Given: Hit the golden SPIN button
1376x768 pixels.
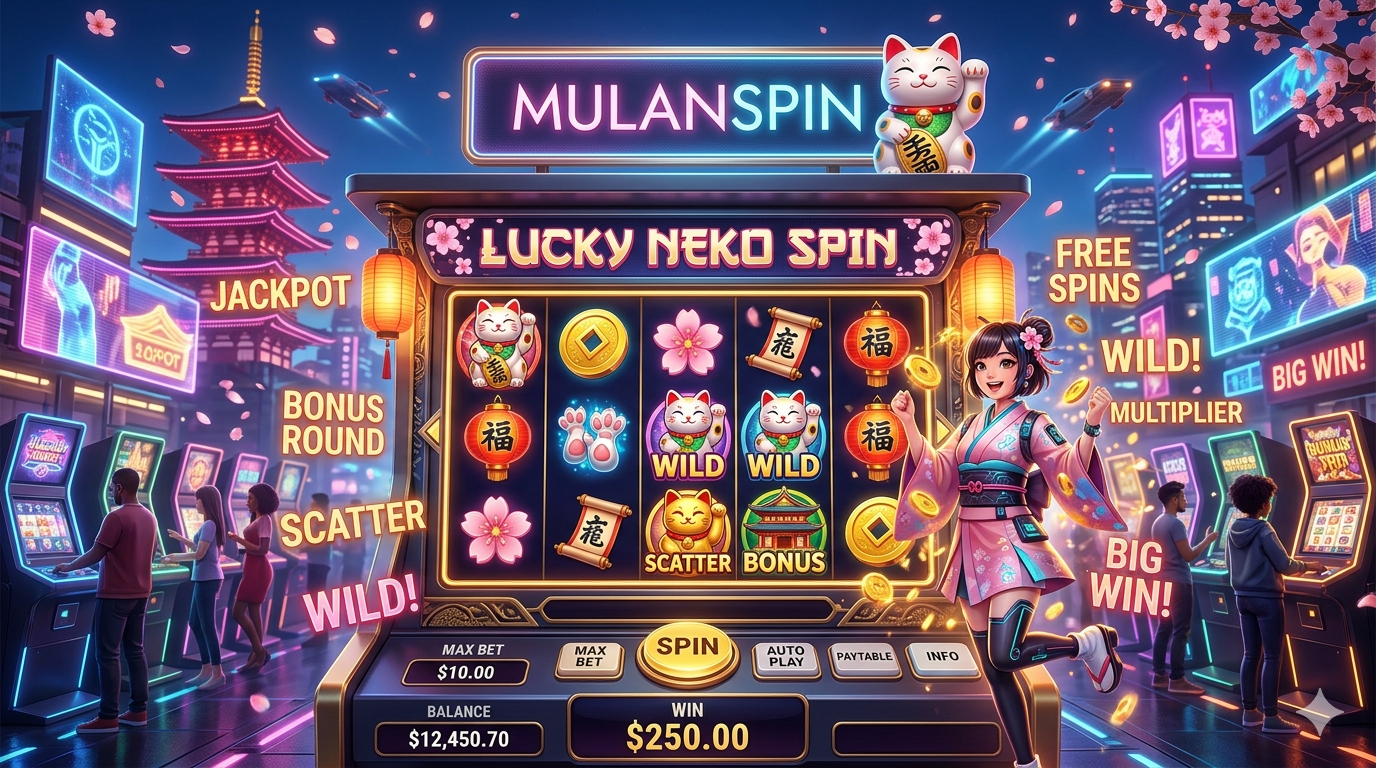Looking at the screenshot, I should [687, 648].
